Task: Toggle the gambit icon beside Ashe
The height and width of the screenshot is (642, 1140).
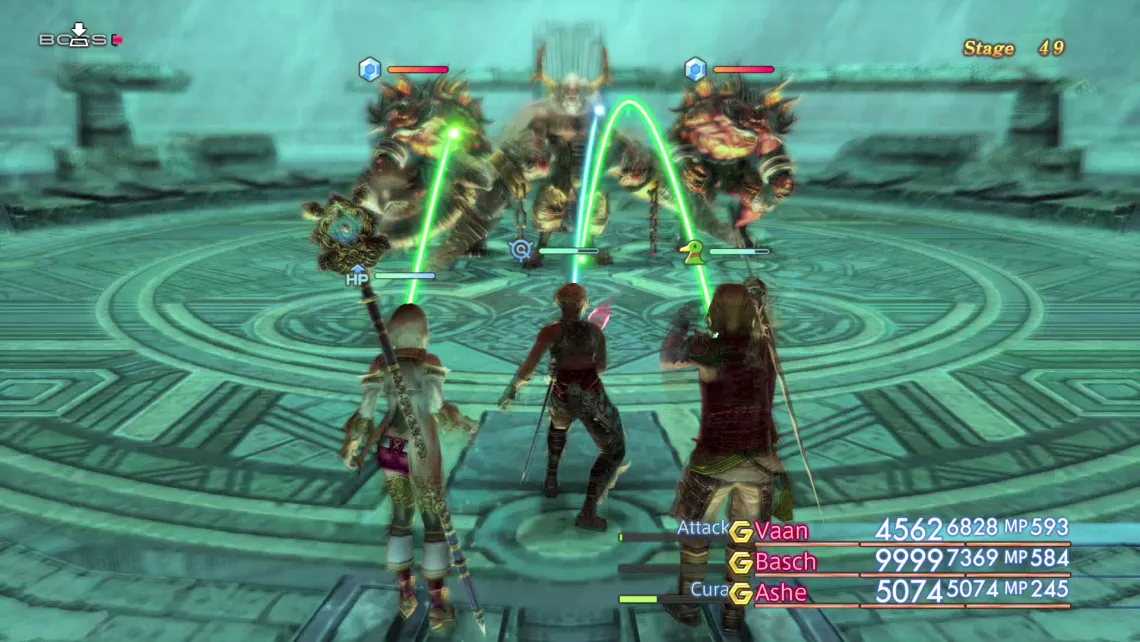Action: click(x=741, y=594)
